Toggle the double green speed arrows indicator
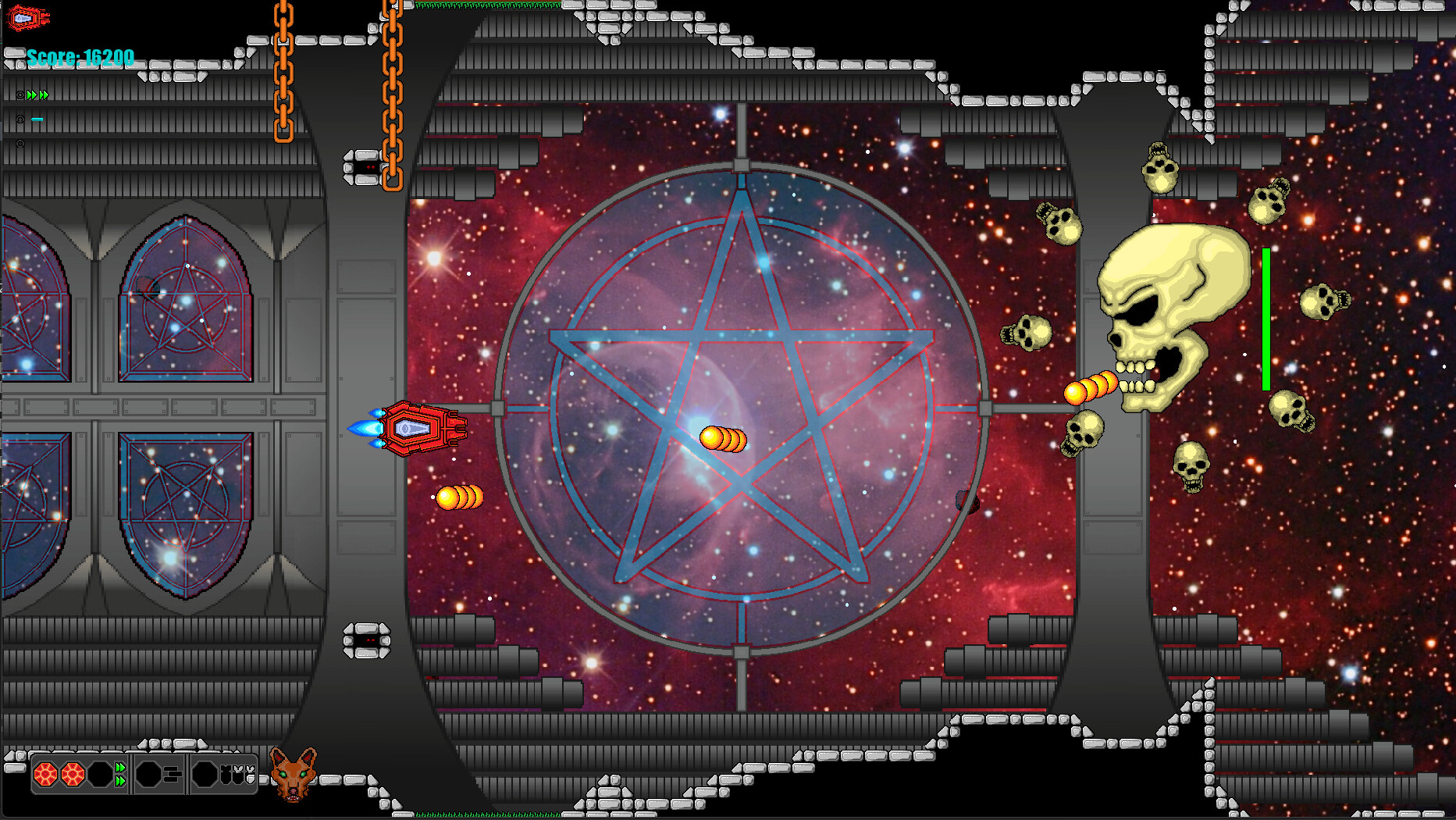Image resolution: width=1456 pixels, height=820 pixels. tap(37, 94)
